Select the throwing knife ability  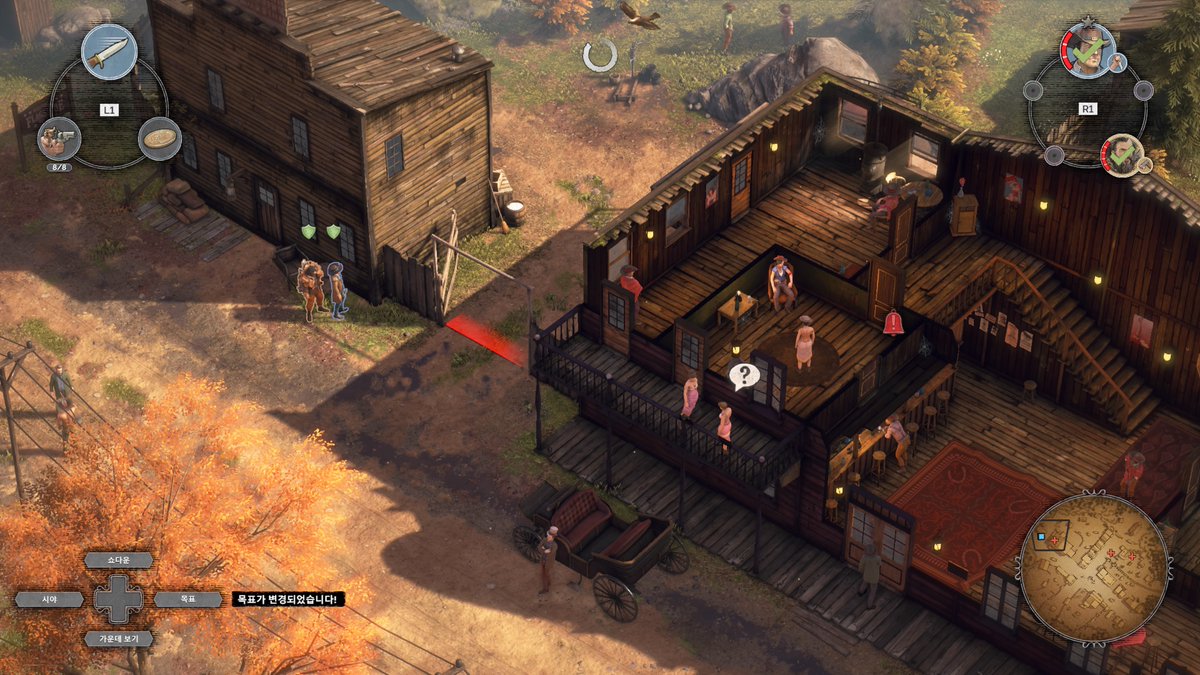click(x=109, y=51)
